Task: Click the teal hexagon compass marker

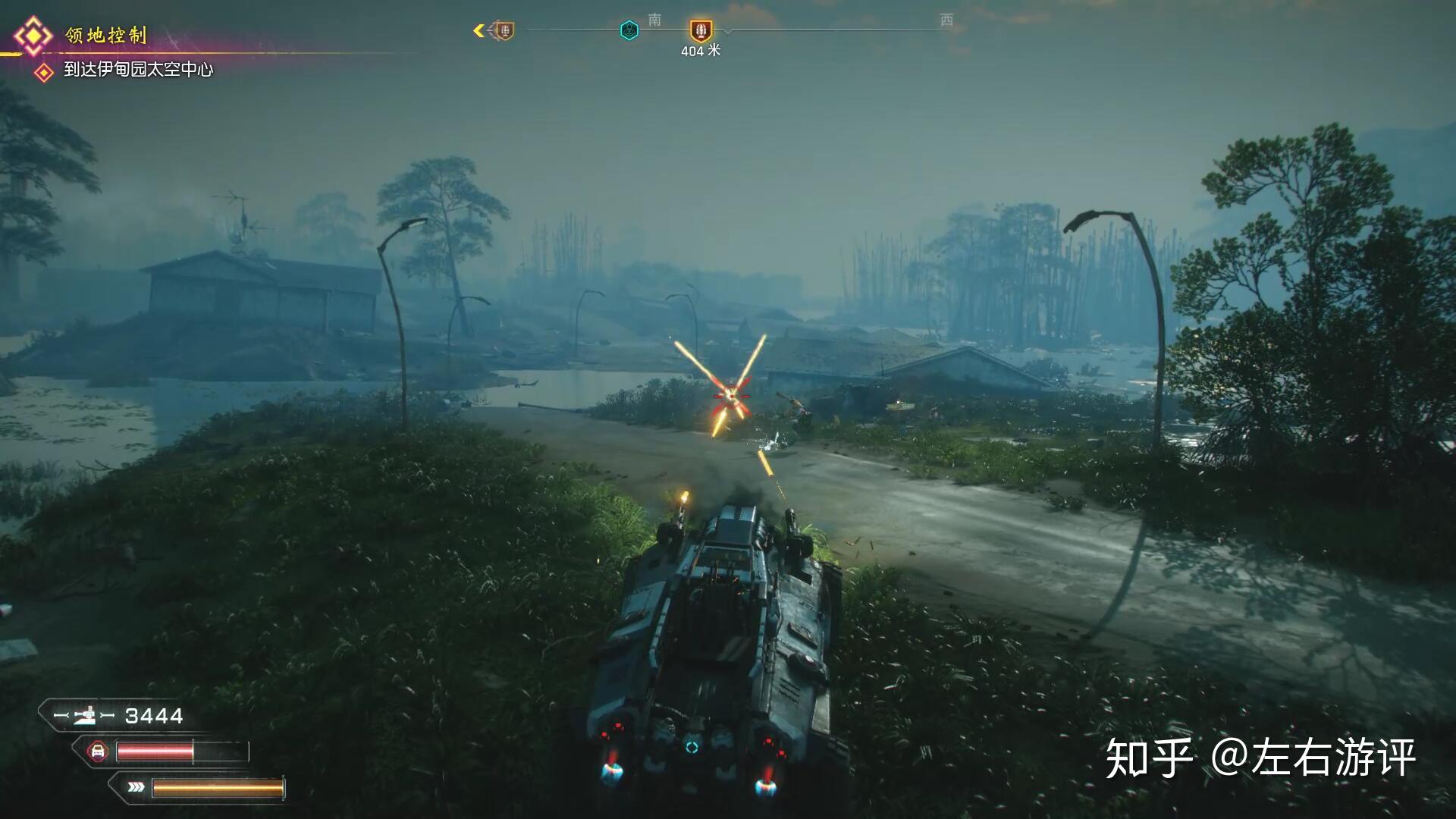Action: [629, 30]
